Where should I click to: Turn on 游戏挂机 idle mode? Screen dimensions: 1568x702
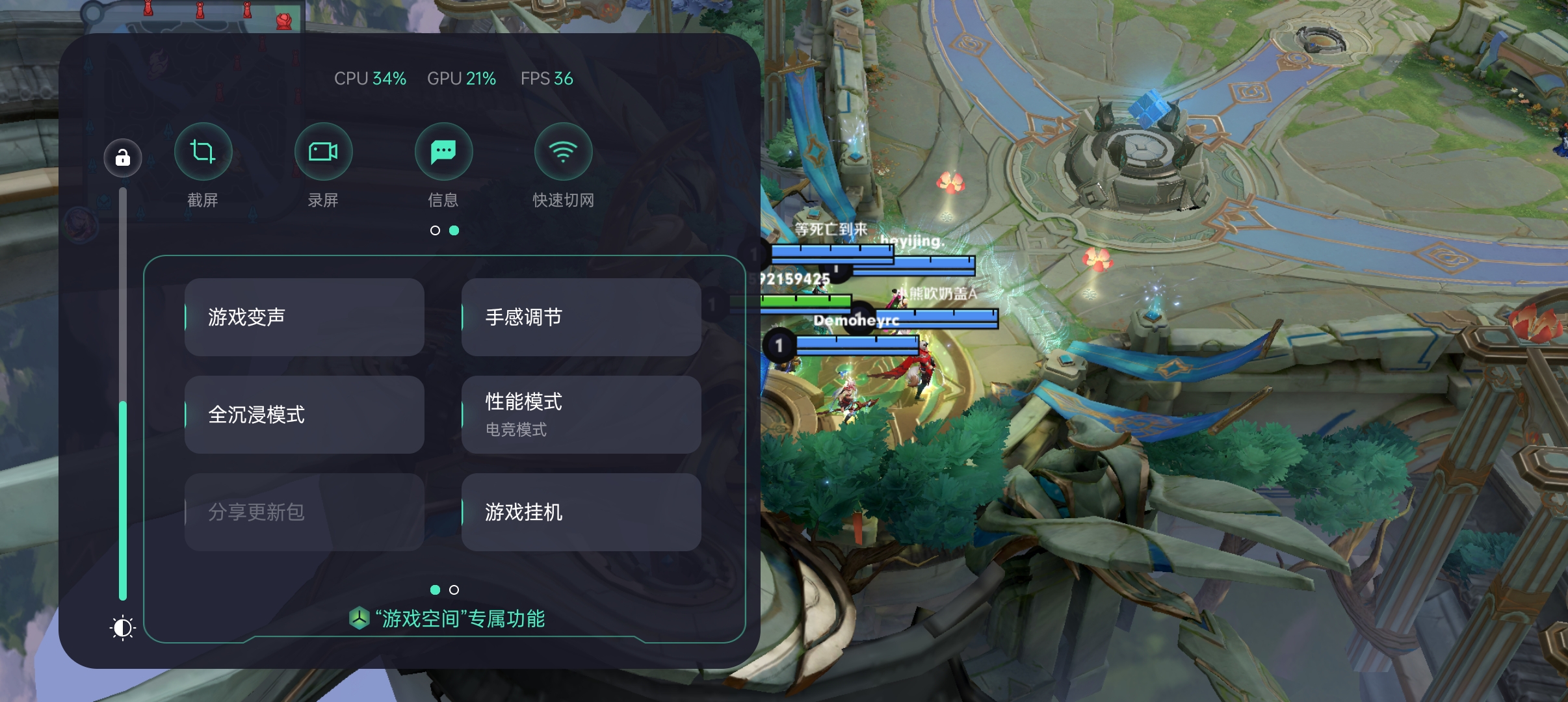[581, 512]
